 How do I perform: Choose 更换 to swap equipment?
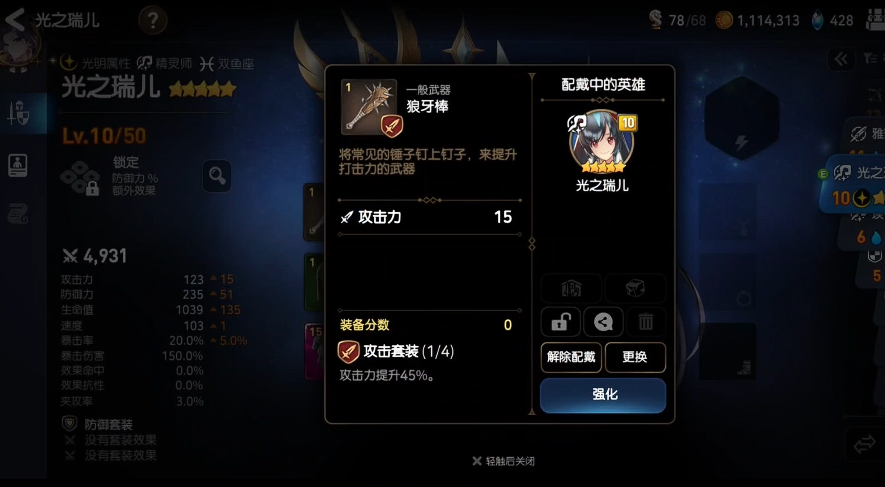635,356
